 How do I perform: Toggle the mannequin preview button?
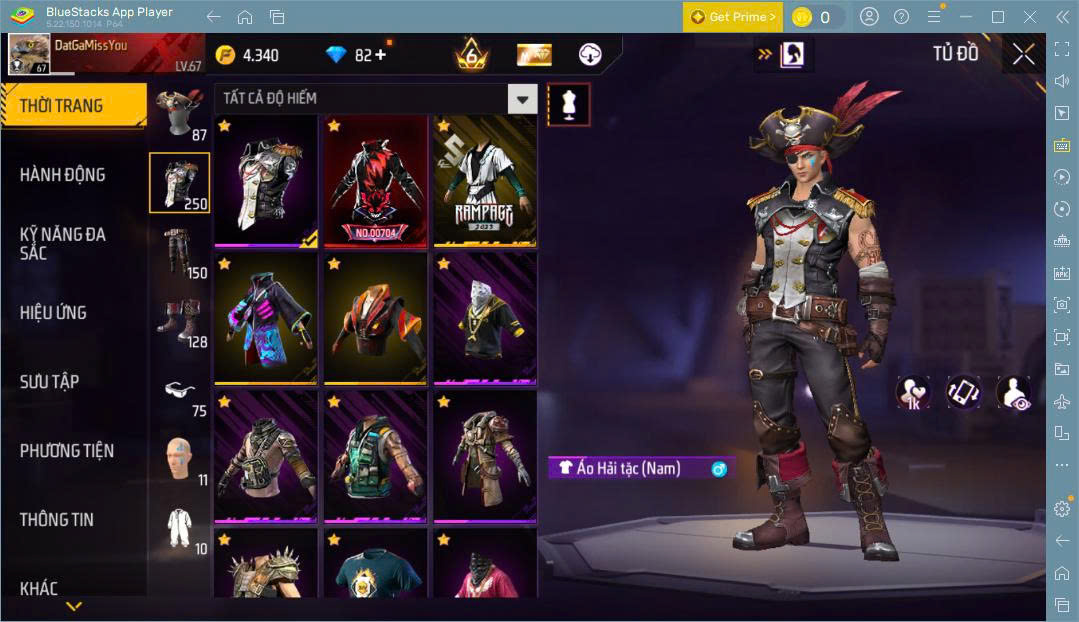click(568, 104)
